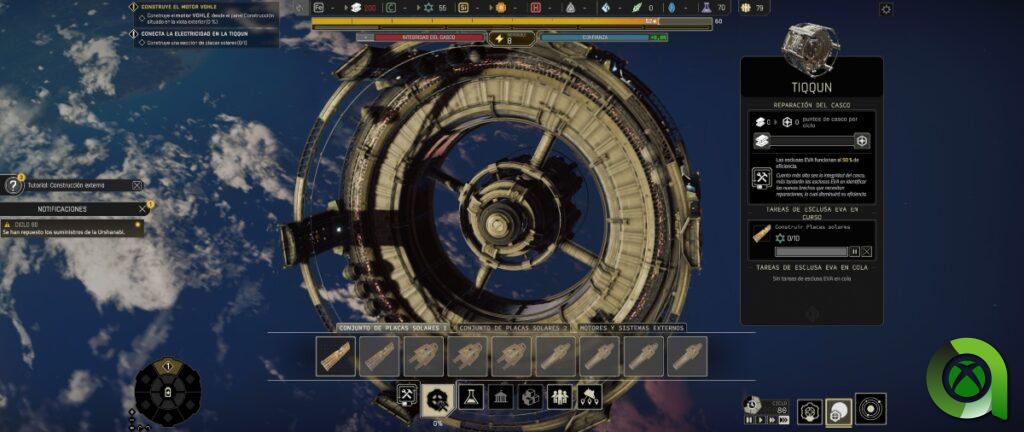Open the hammer and wrench construction menu

pos(407,396)
